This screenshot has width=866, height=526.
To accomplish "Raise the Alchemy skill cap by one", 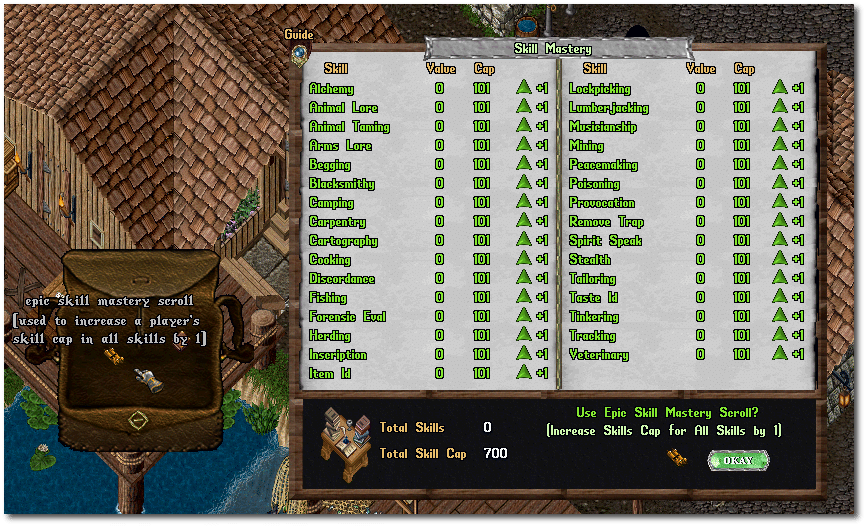I will point(523,88).
